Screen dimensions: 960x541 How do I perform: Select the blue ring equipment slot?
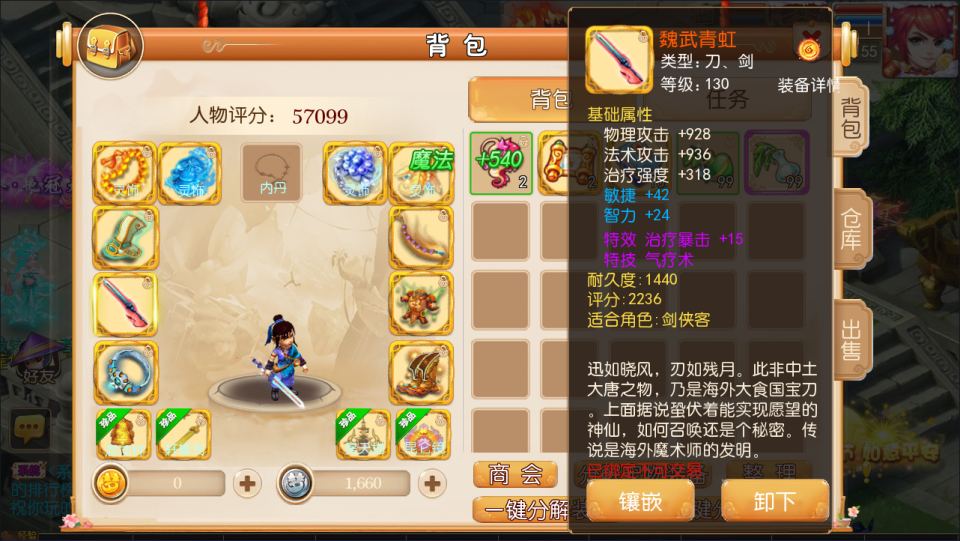point(124,373)
